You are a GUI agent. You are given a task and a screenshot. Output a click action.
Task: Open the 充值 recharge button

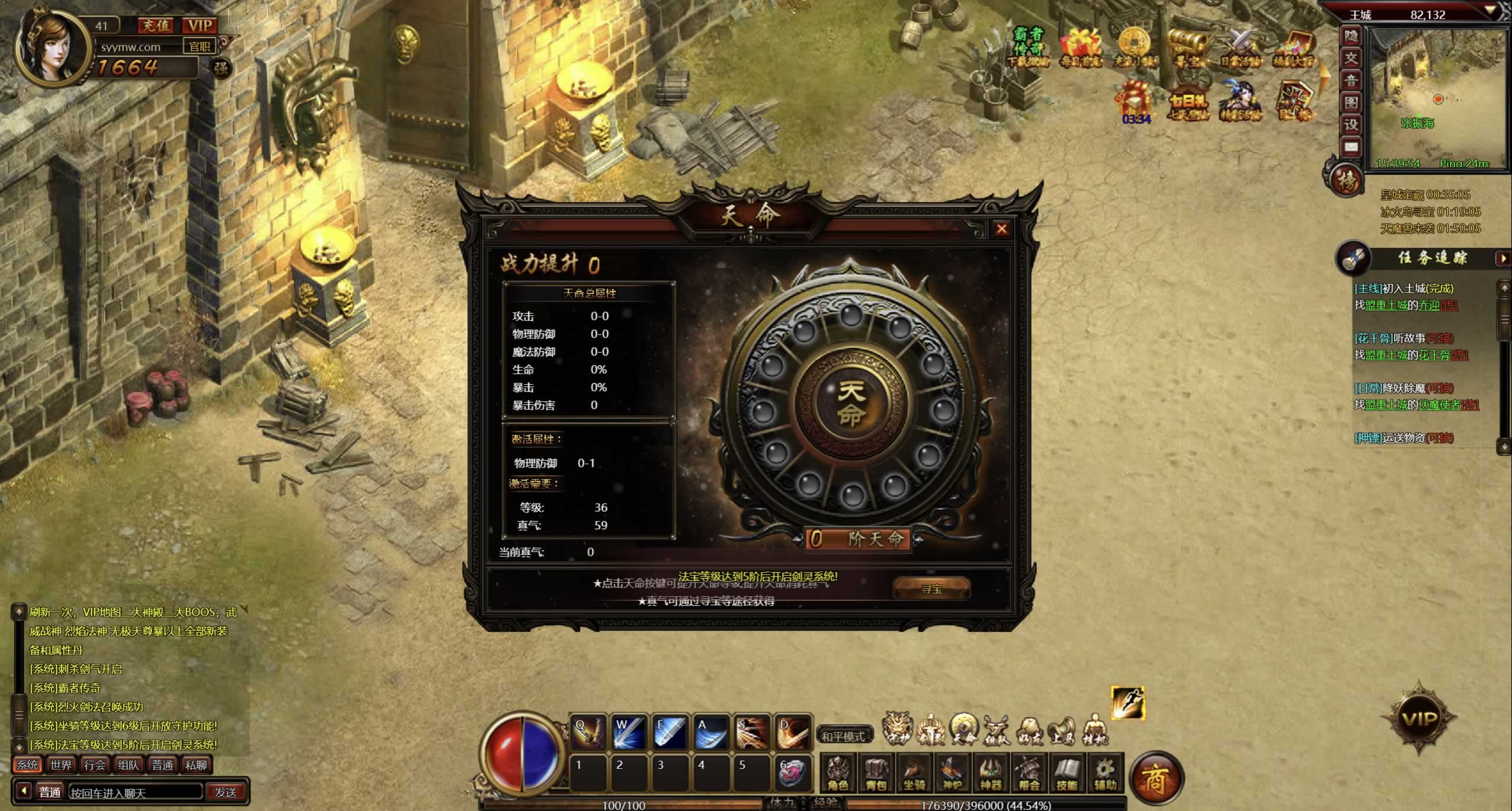pyautogui.click(x=156, y=25)
